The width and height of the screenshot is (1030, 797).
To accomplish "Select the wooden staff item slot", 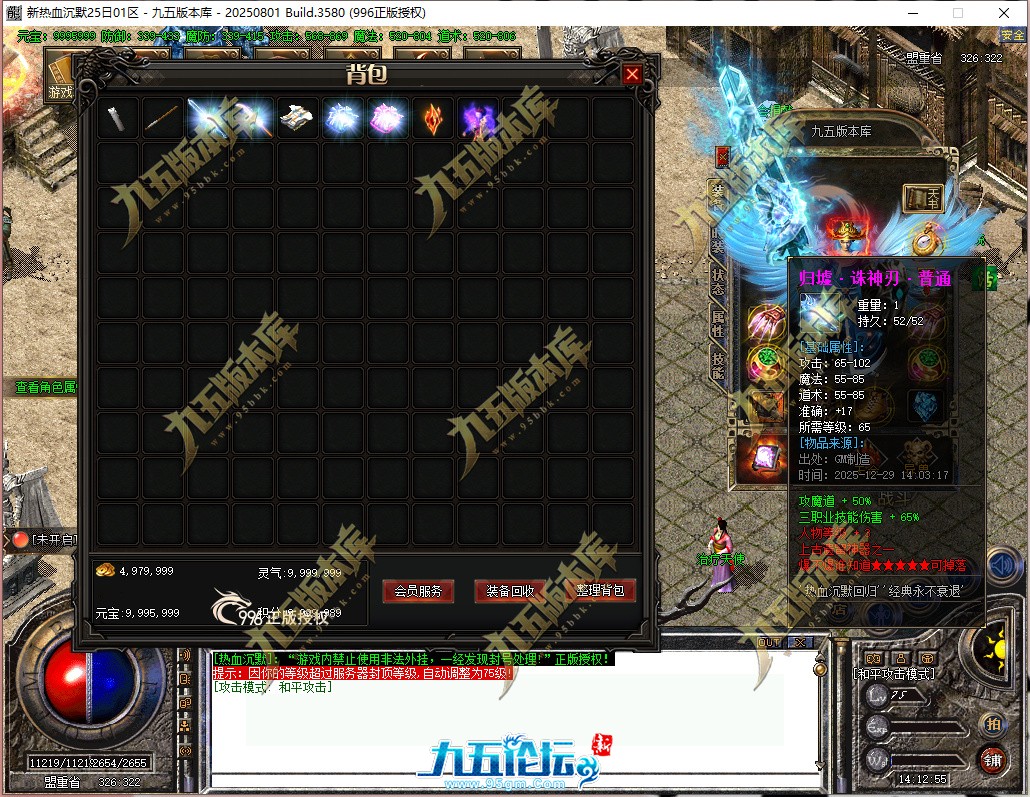I will click(x=163, y=118).
